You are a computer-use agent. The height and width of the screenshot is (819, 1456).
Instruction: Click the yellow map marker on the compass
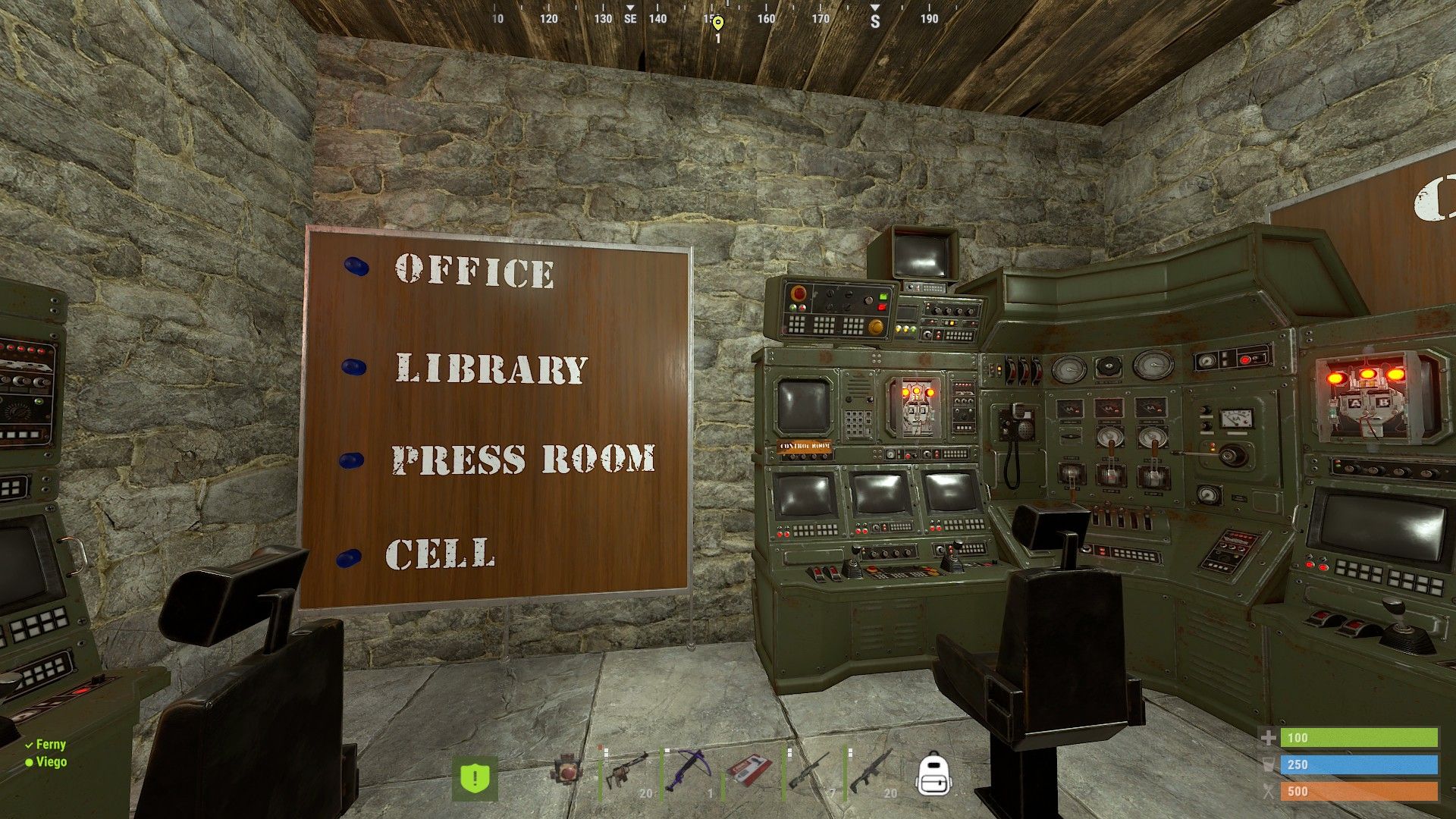718,23
